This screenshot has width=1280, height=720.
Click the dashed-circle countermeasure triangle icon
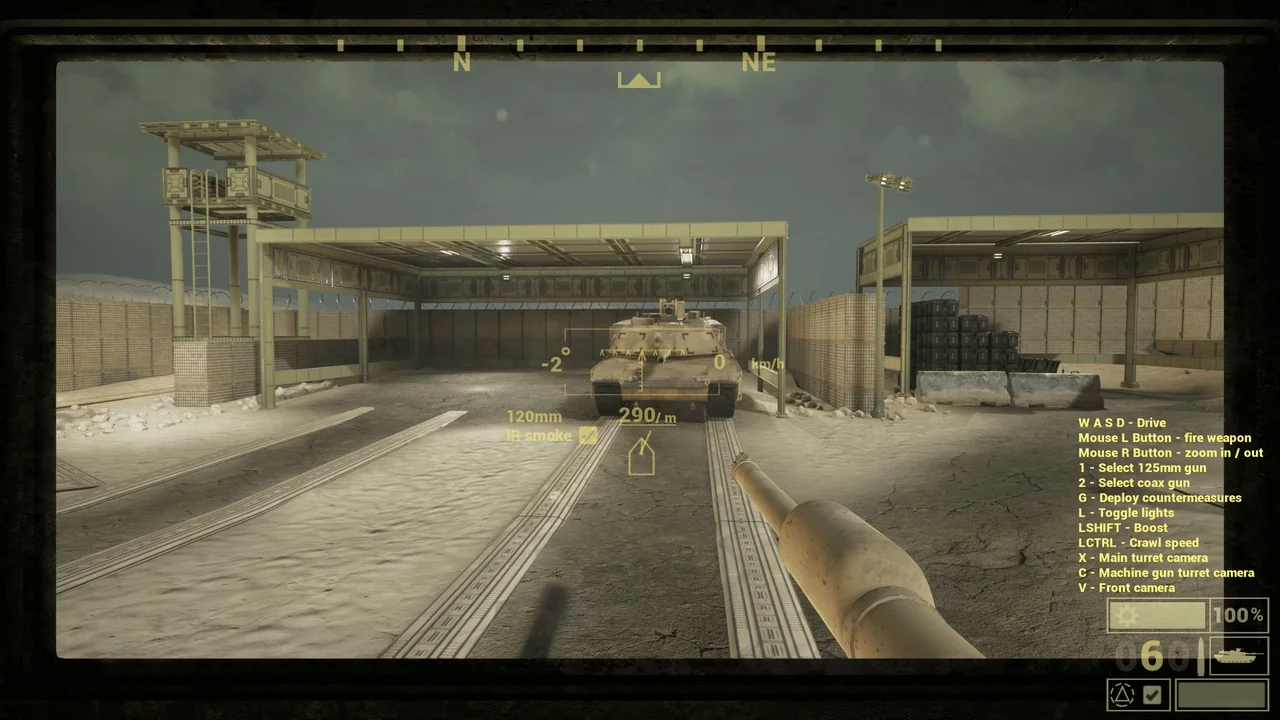point(1122,695)
